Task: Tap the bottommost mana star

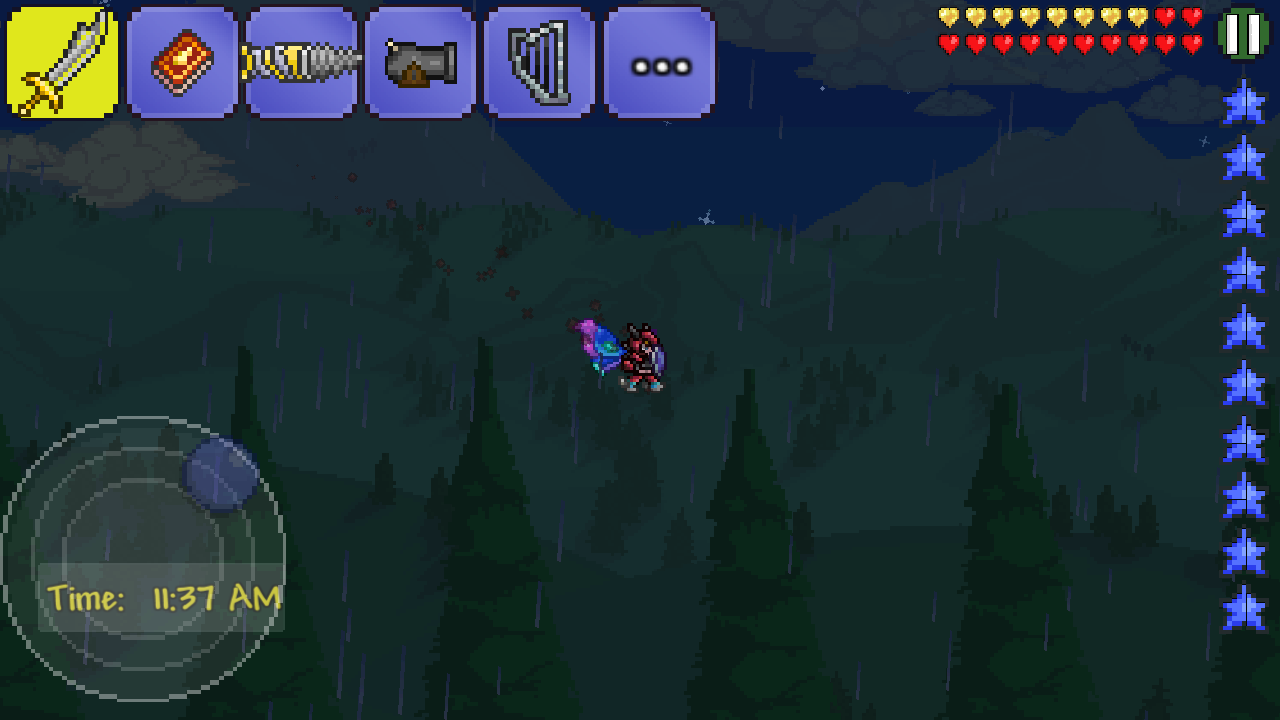Action: [1245, 606]
